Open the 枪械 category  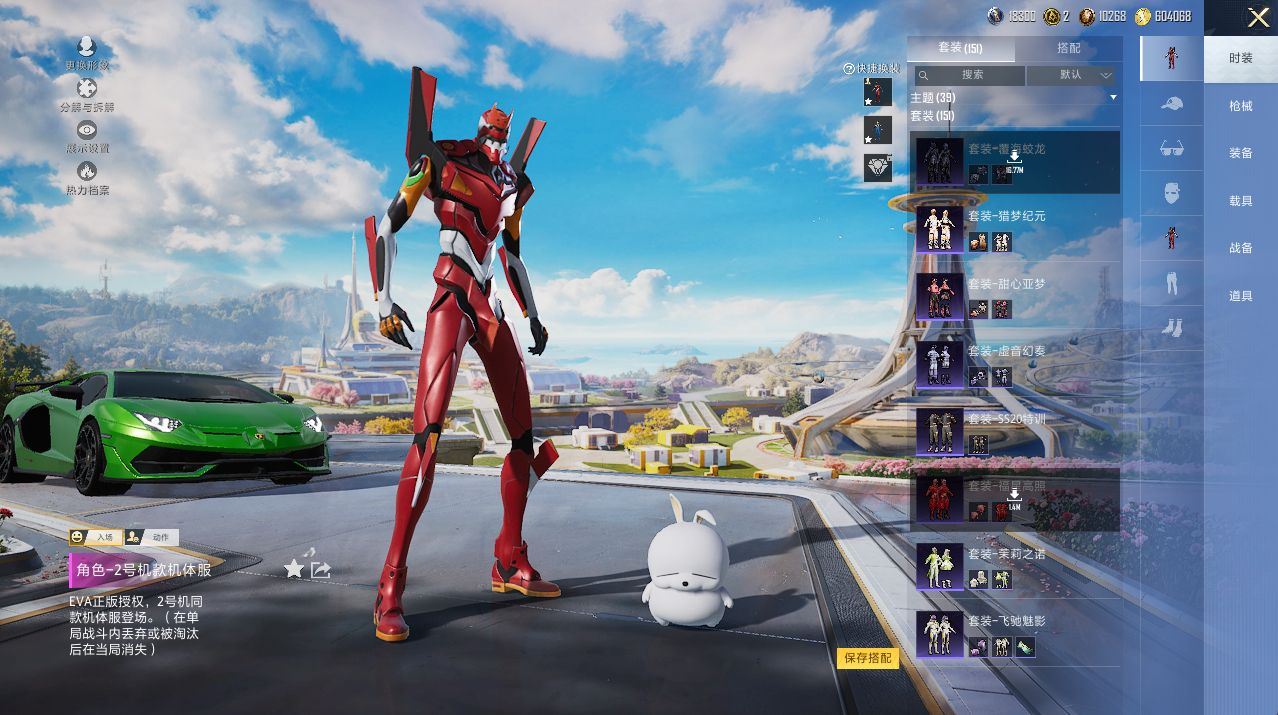click(1240, 106)
